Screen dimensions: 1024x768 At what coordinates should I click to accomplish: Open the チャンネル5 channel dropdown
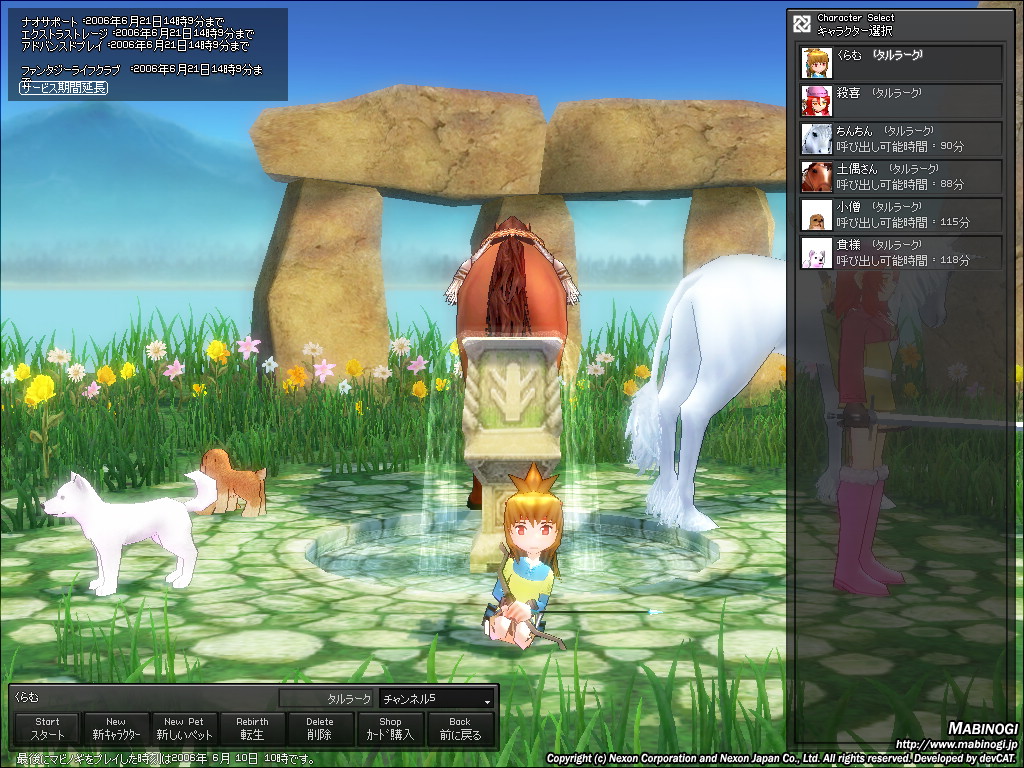(437, 700)
